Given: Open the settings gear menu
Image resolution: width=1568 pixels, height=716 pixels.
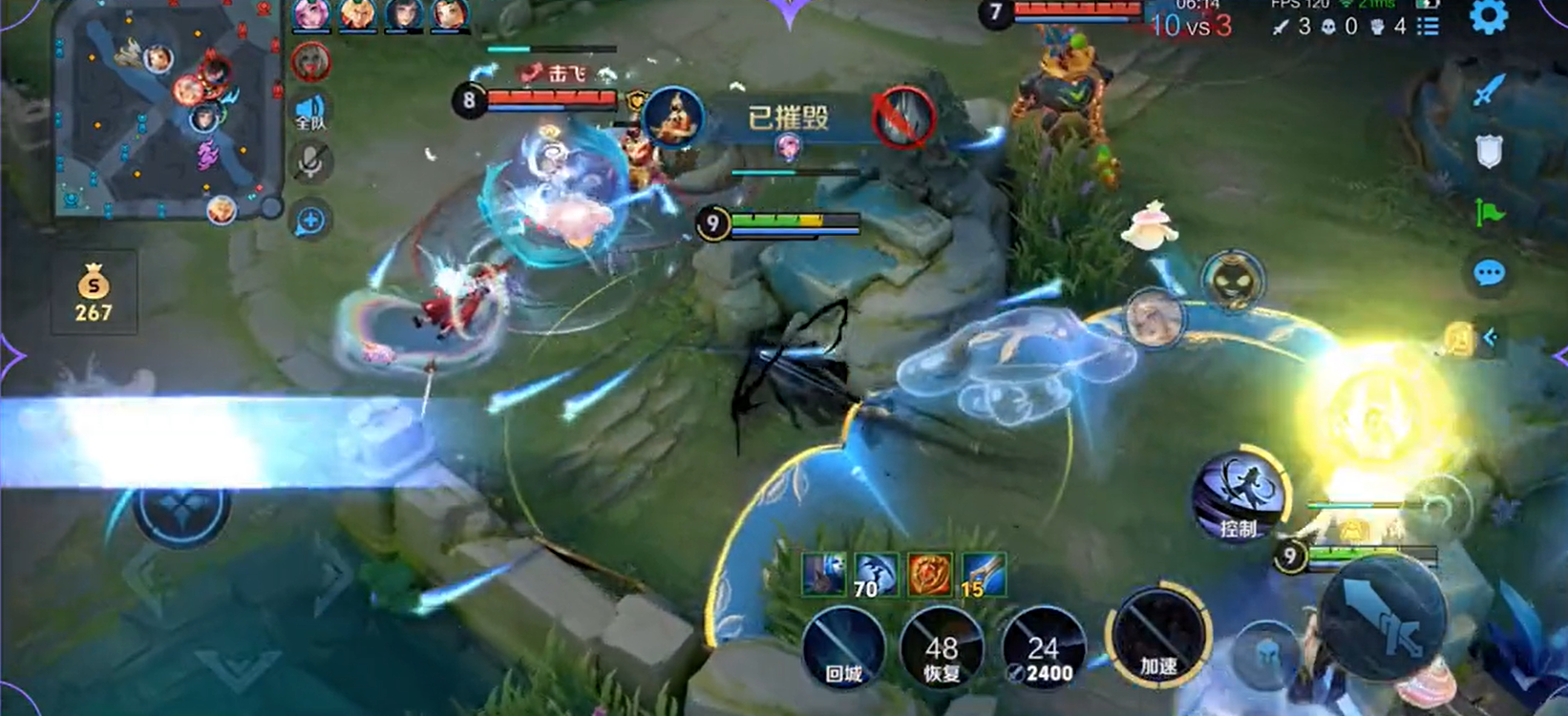Looking at the screenshot, I should pos(1488,17).
